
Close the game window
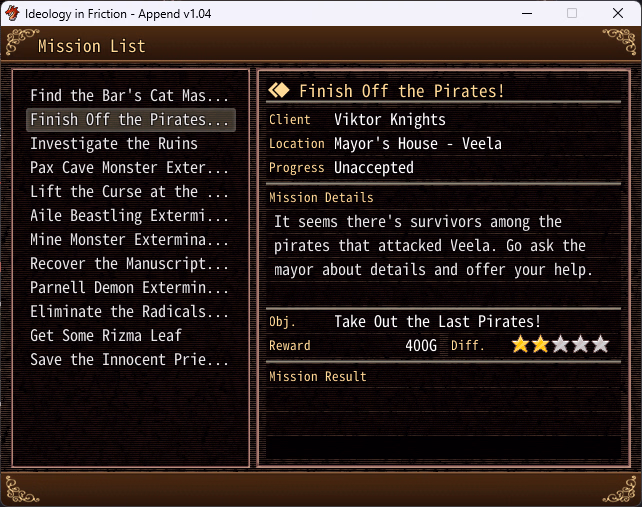pyautogui.click(x=618, y=13)
